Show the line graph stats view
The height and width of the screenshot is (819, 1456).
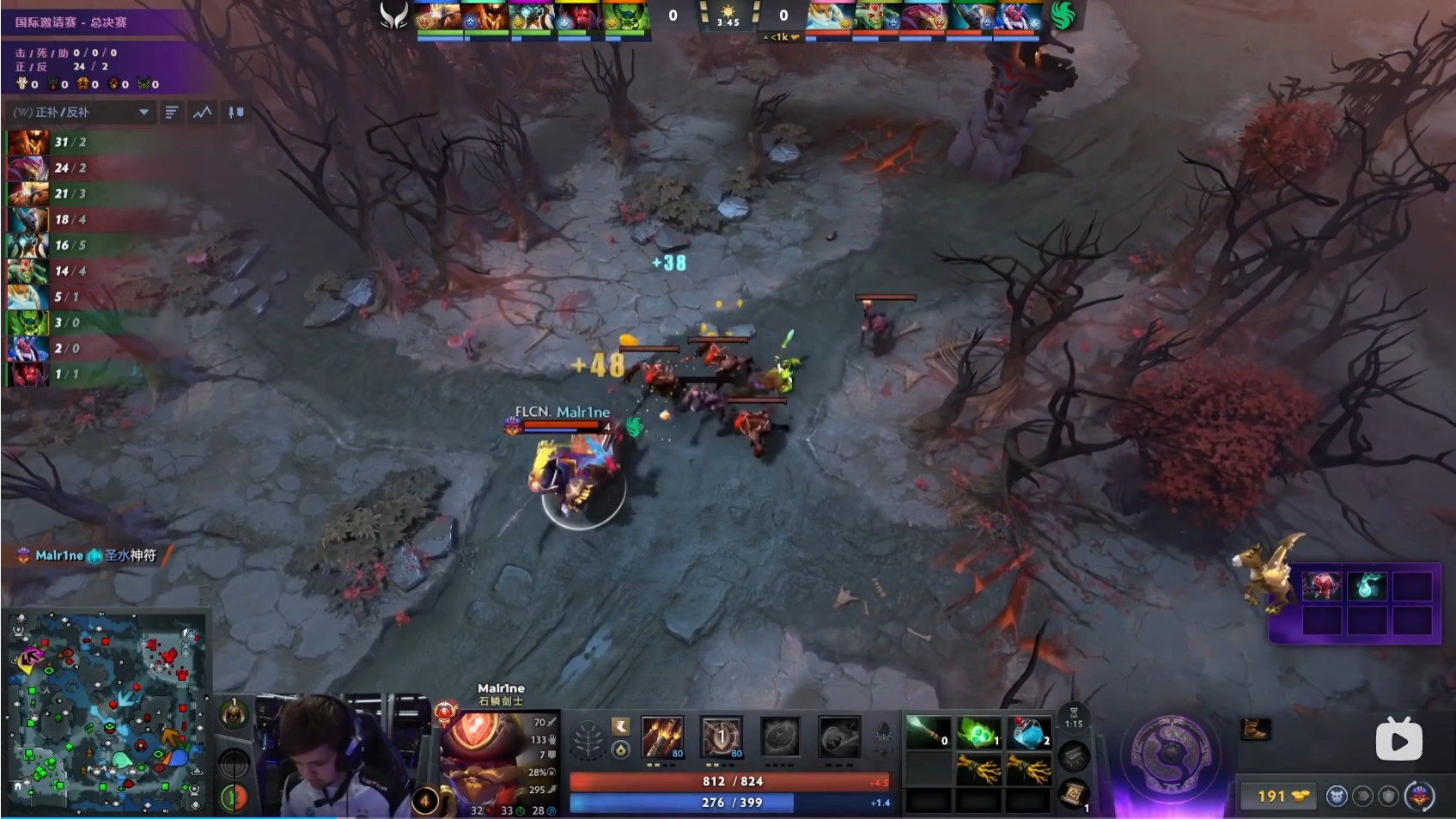203,113
